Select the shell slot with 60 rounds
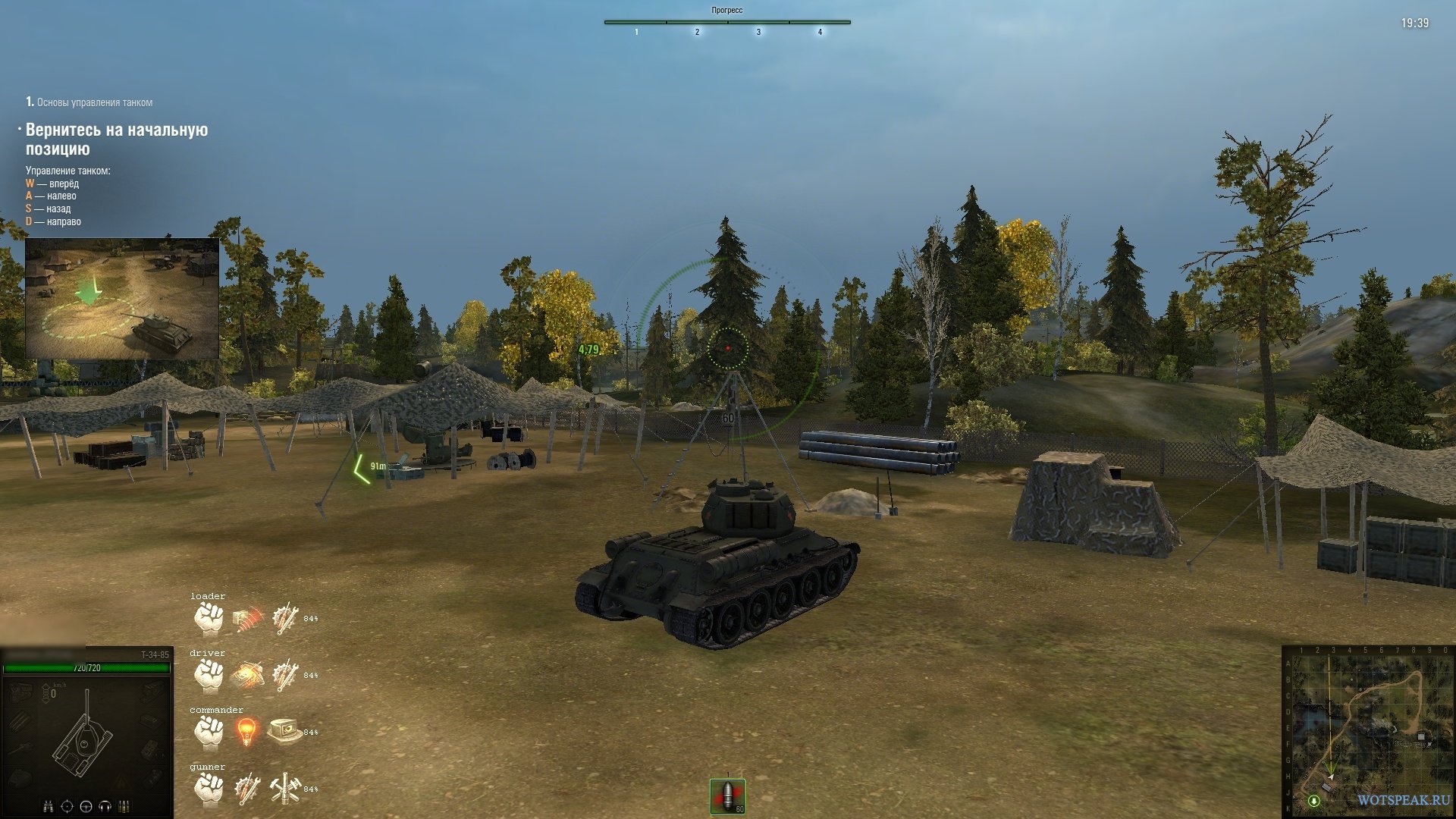 [x=727, y=796]
